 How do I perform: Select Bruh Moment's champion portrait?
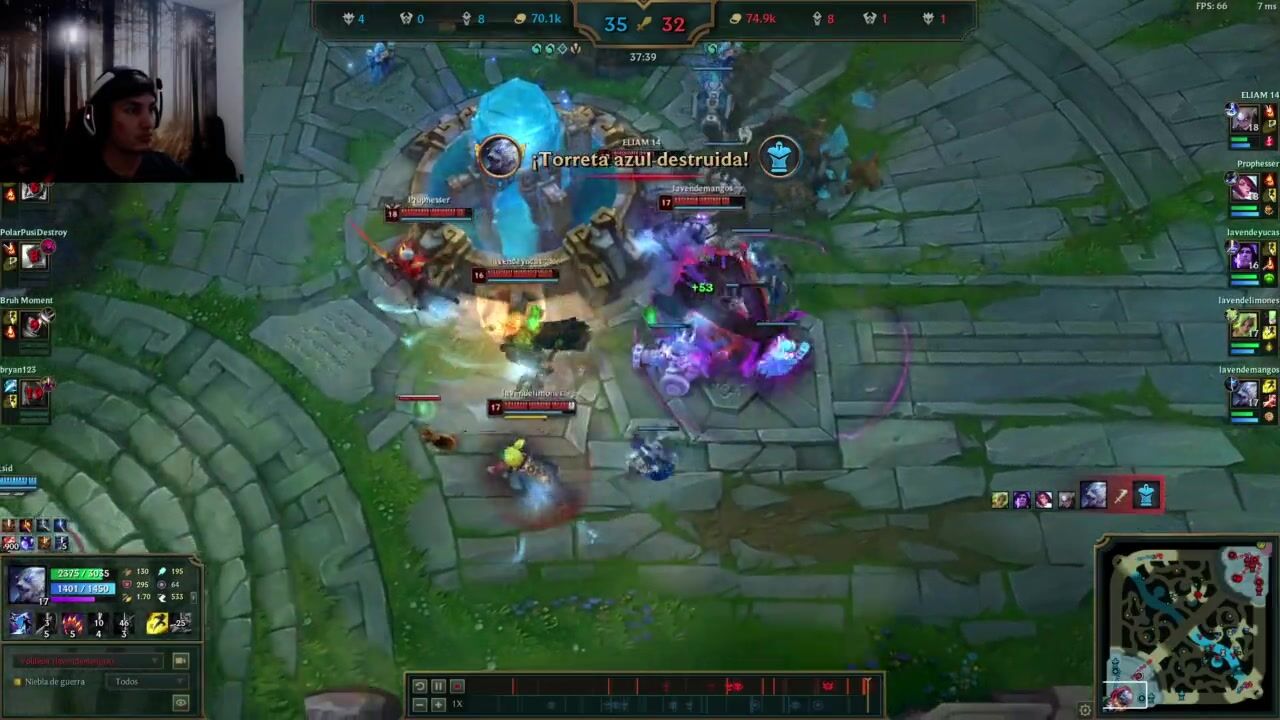35,324
